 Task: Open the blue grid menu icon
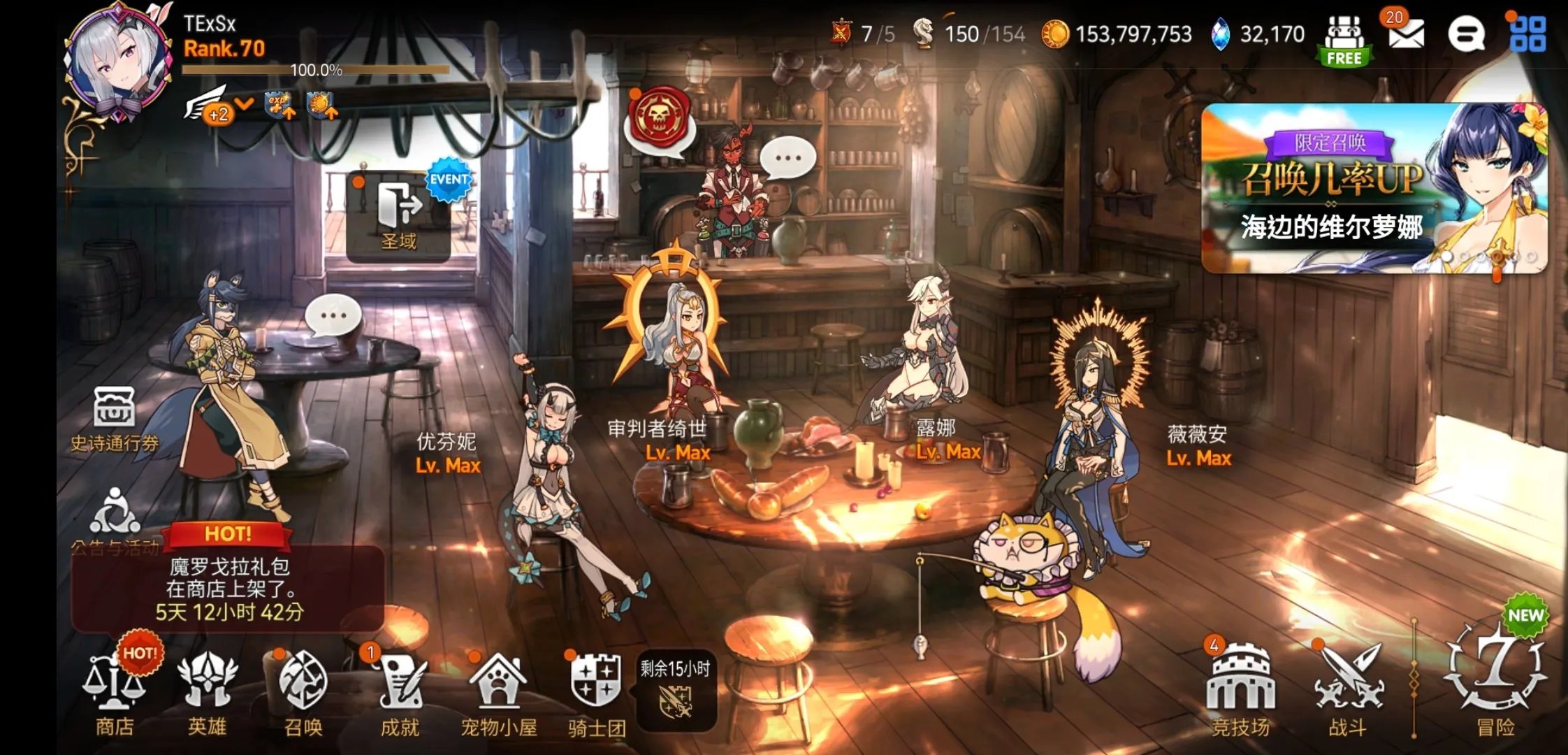1527,34
